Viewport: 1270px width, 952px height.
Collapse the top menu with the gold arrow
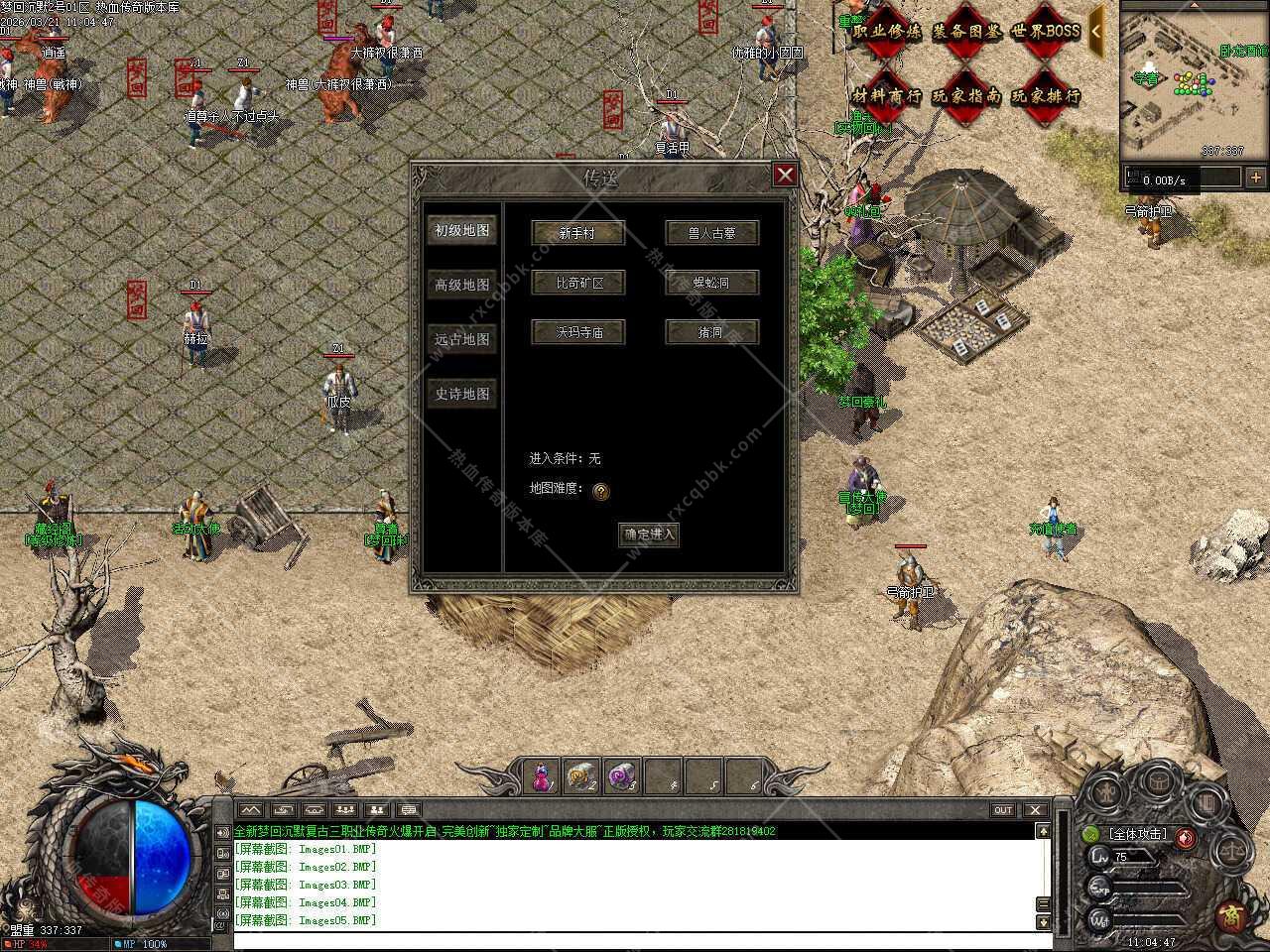coord(1096,31)
